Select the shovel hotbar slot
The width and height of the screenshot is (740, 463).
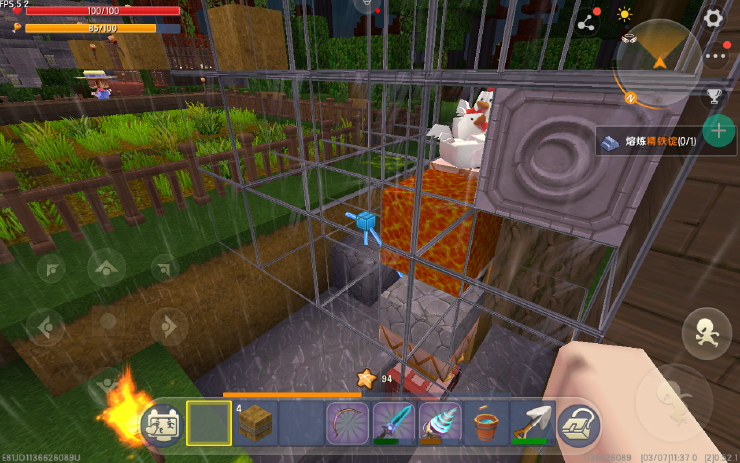click(x=532, y=424)
